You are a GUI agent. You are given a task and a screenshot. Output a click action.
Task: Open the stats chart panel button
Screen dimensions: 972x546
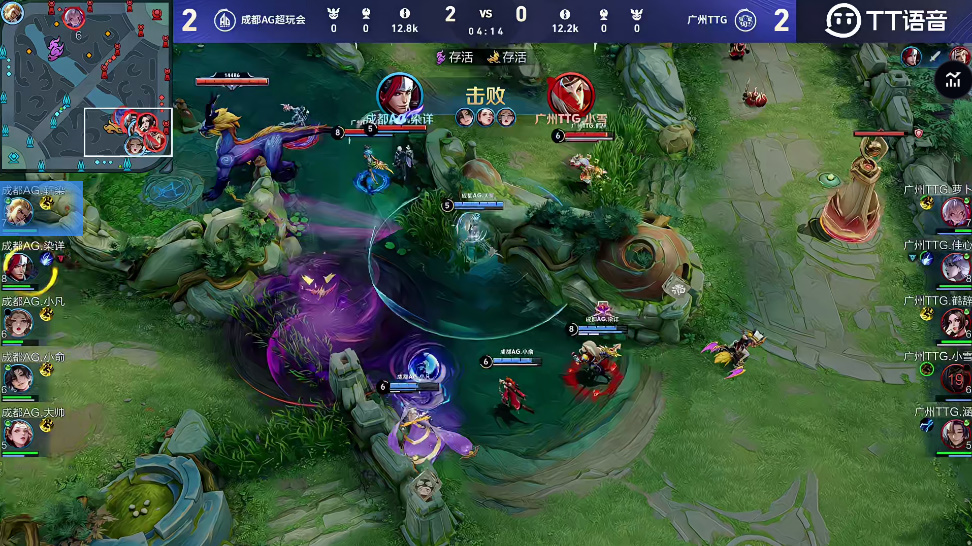coord(949,81)
